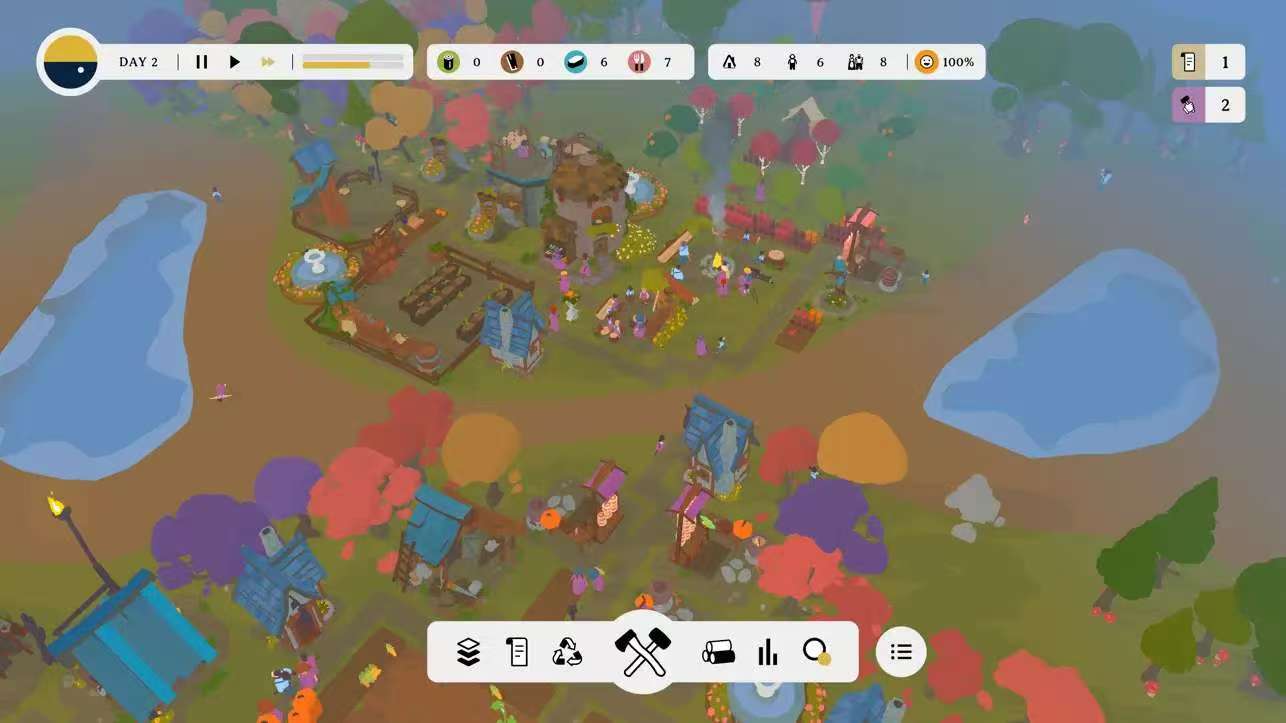The height and width of the screenshot is (723, 1286).
Task: Show the bar chart statistics
Action: click(x=768, y=653)
